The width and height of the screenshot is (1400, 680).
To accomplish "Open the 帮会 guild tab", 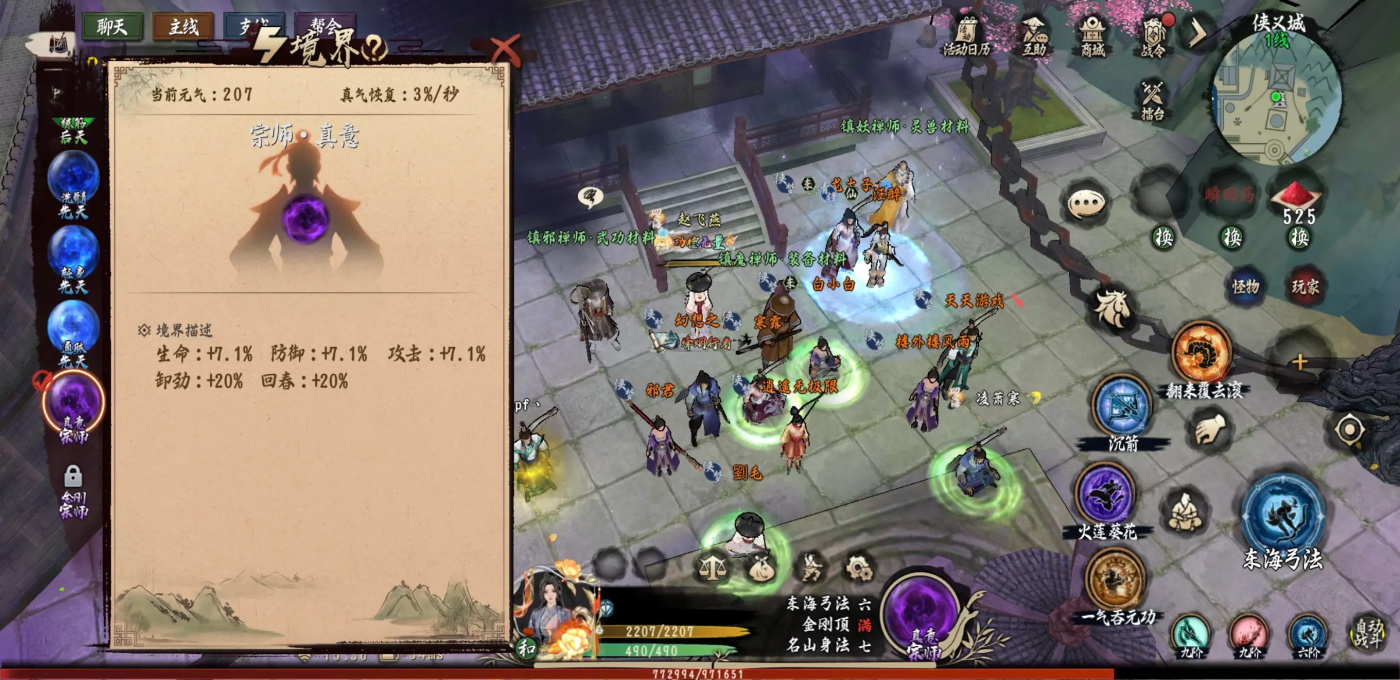I will coord(326,27).
